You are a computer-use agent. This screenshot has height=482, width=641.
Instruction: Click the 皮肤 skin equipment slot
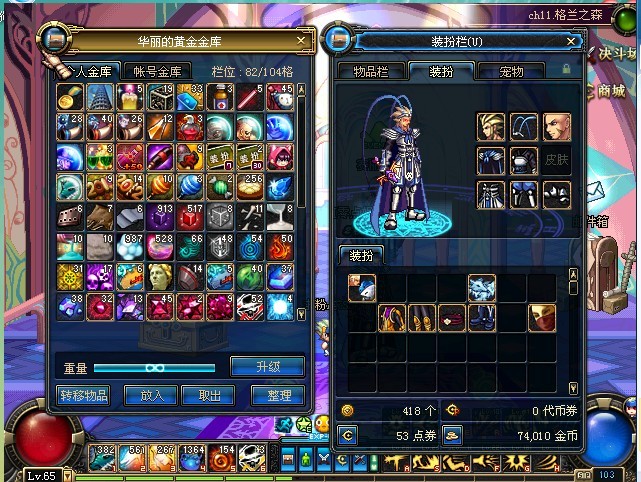[x=556, y=161]
